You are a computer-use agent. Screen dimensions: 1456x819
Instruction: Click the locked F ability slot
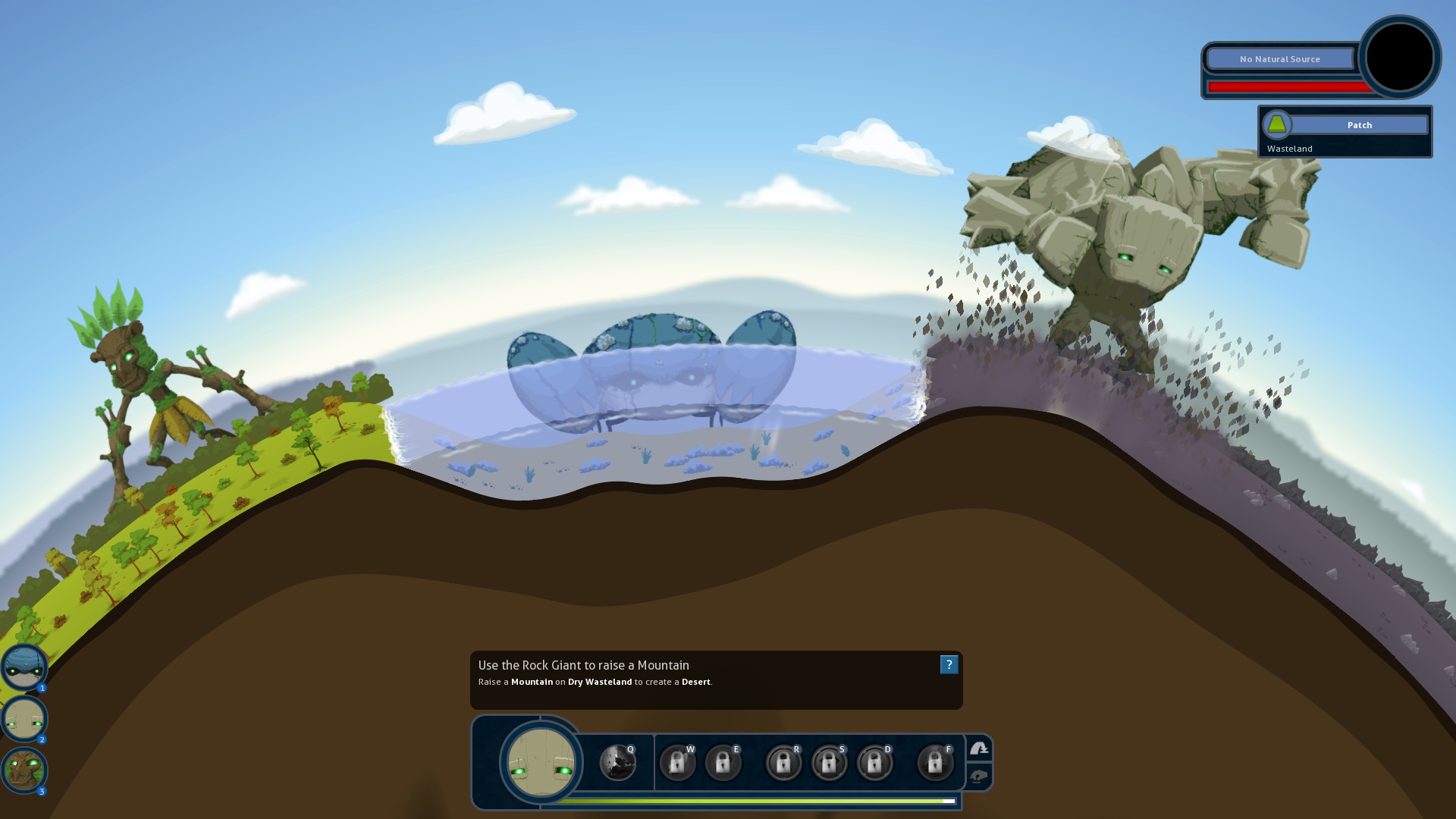(x=935, y=762)
